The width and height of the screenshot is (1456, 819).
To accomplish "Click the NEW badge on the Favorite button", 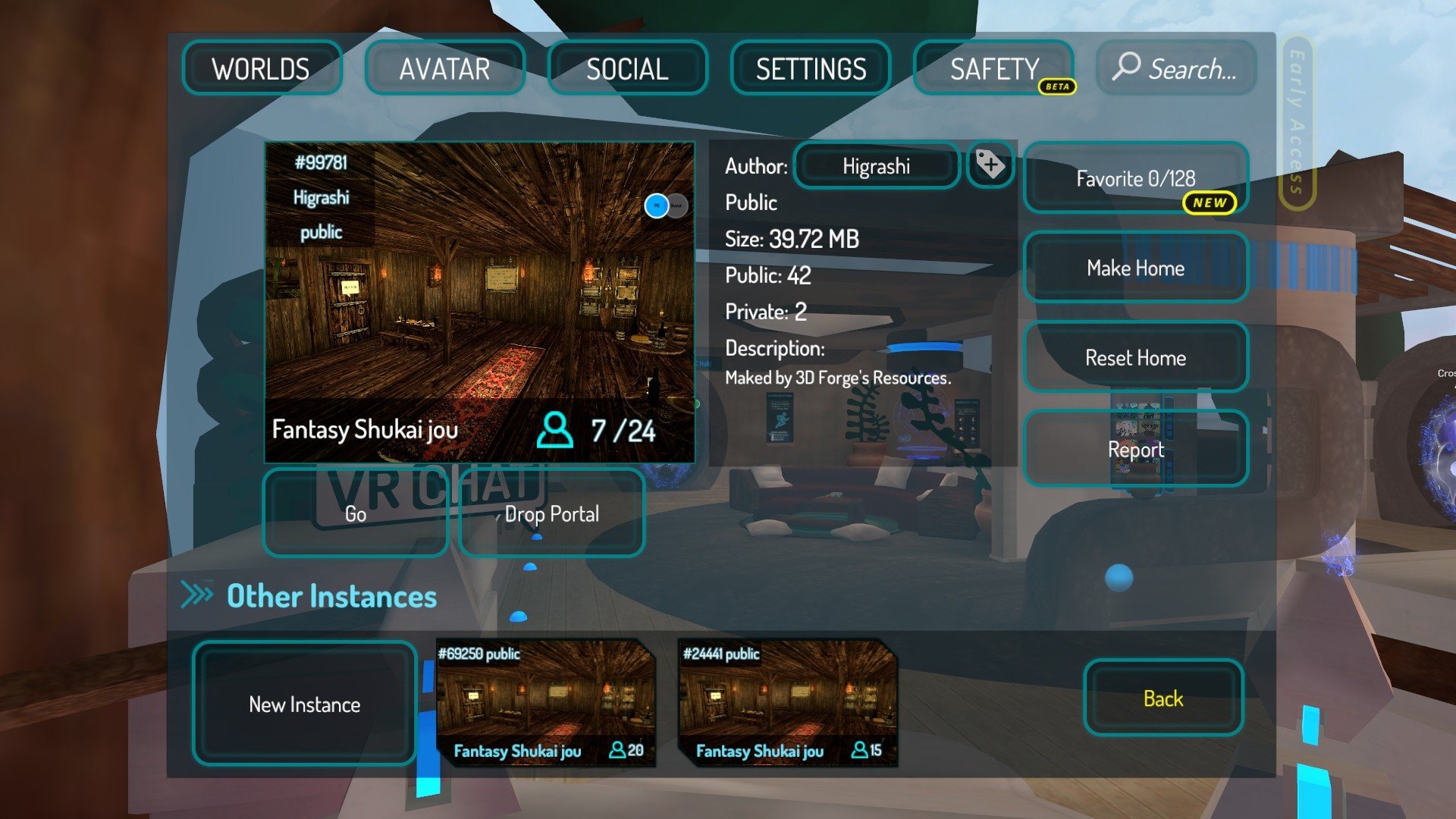I will point(1211,203).
